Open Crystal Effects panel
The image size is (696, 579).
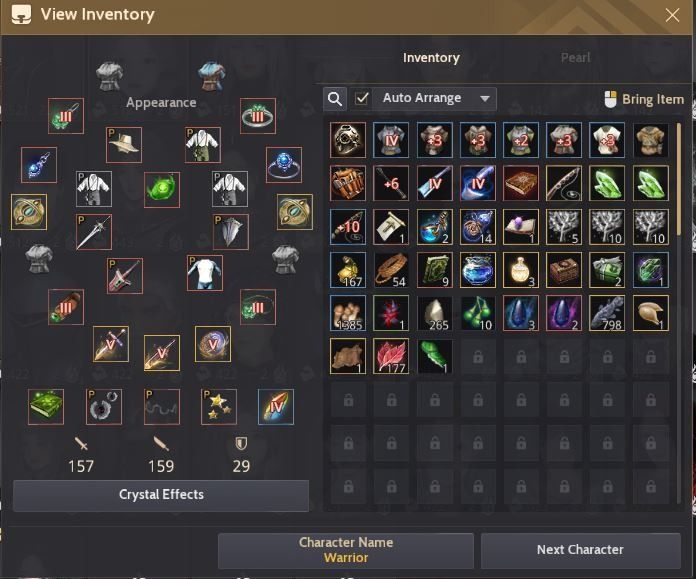click(161, 495)
